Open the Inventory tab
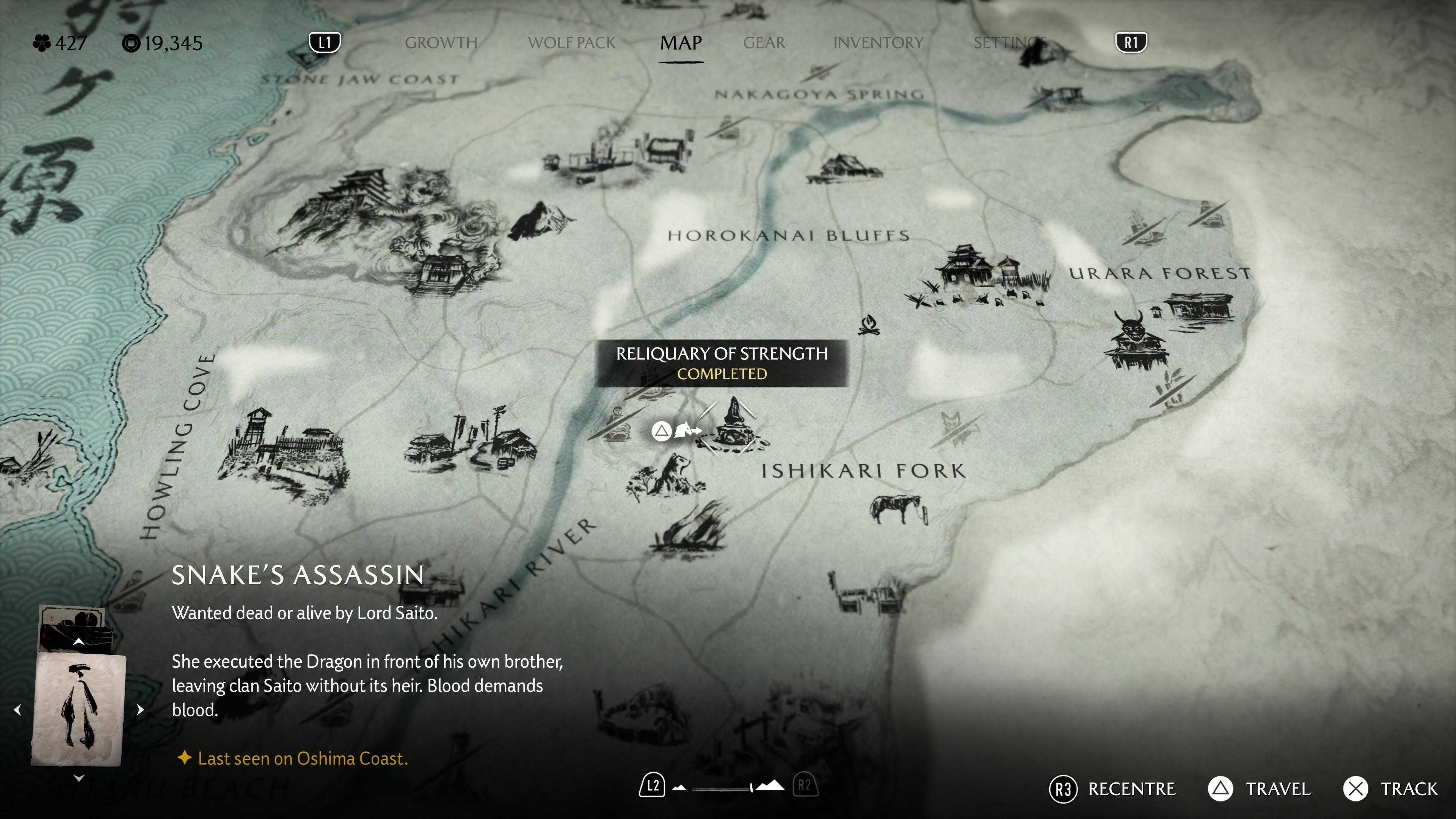Viewport: 1456px width, 819px height. click(x=878, y=43)
